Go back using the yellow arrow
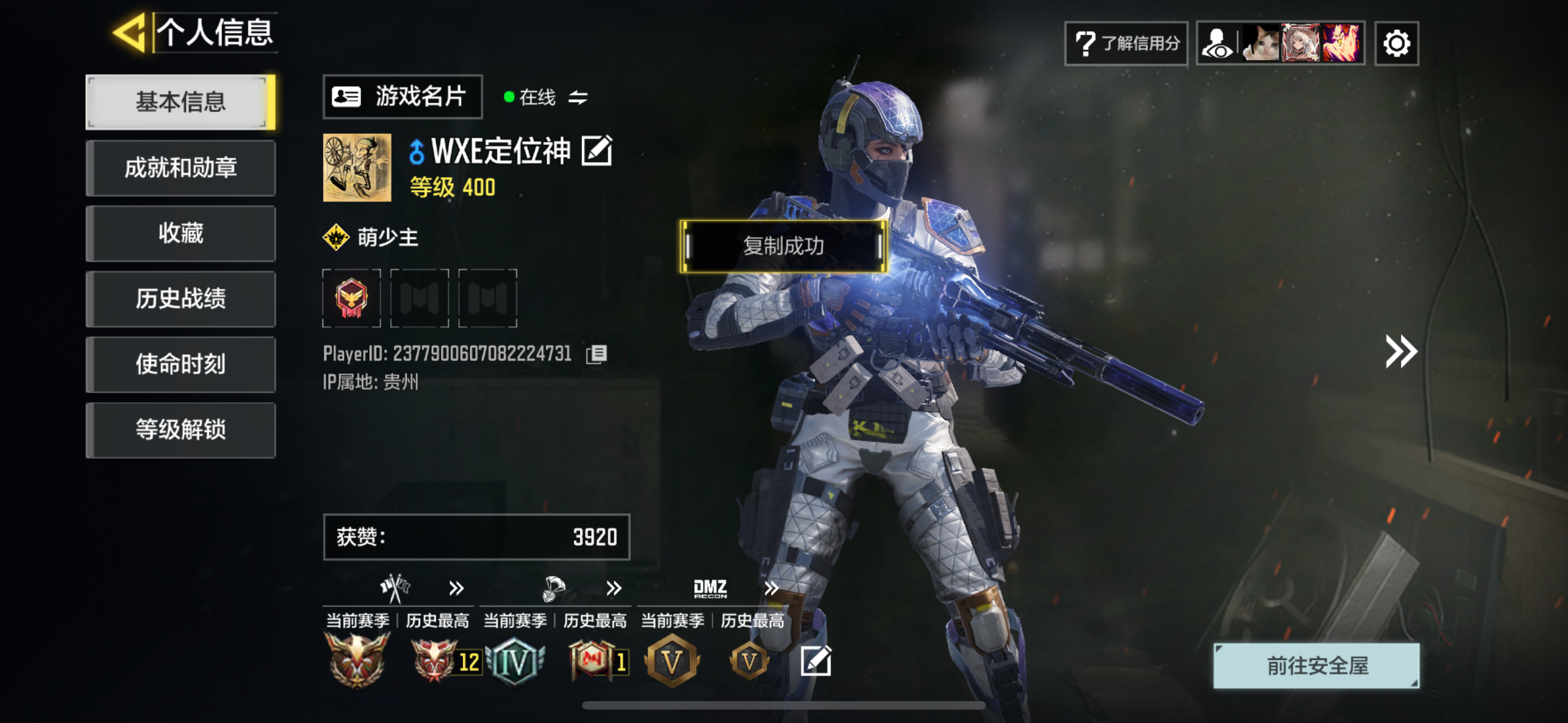This screenshot has height=723, width=1568. [x=130, y=33]
